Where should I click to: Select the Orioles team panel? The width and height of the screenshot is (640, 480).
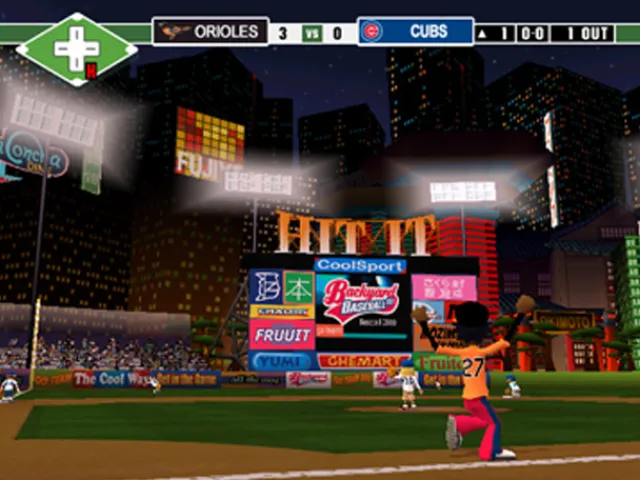point(211,32)
